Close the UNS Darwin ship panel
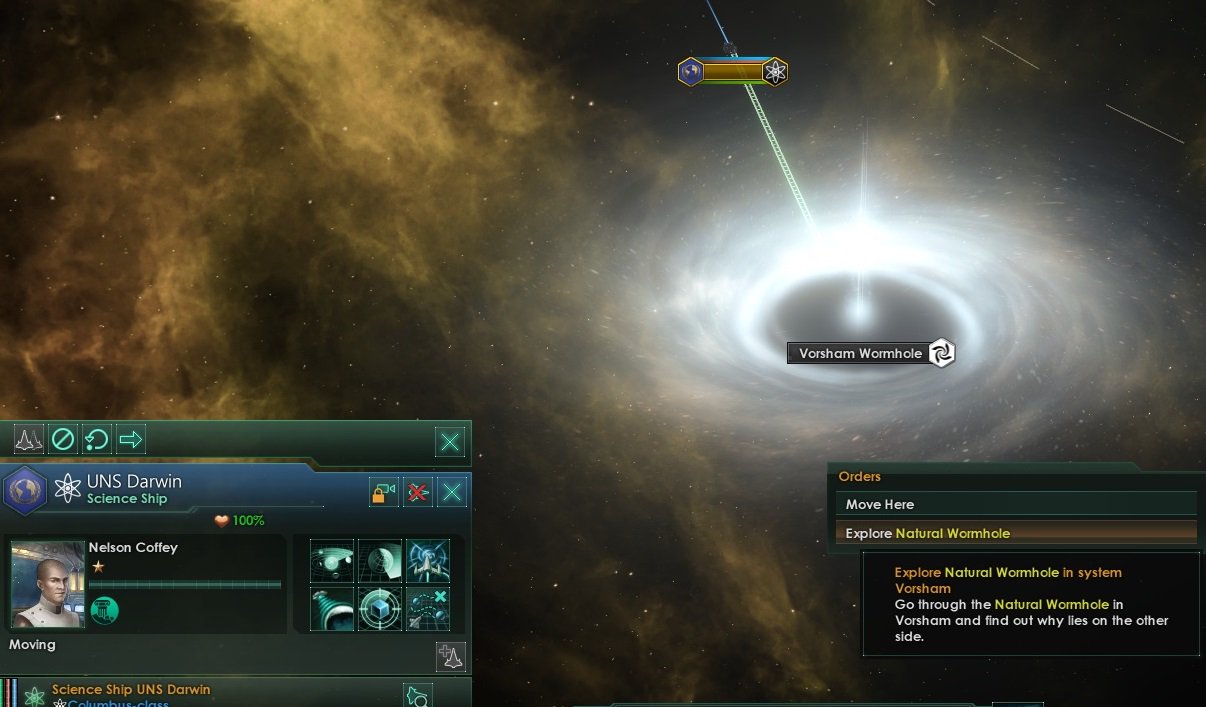 (x=452, y=492)
